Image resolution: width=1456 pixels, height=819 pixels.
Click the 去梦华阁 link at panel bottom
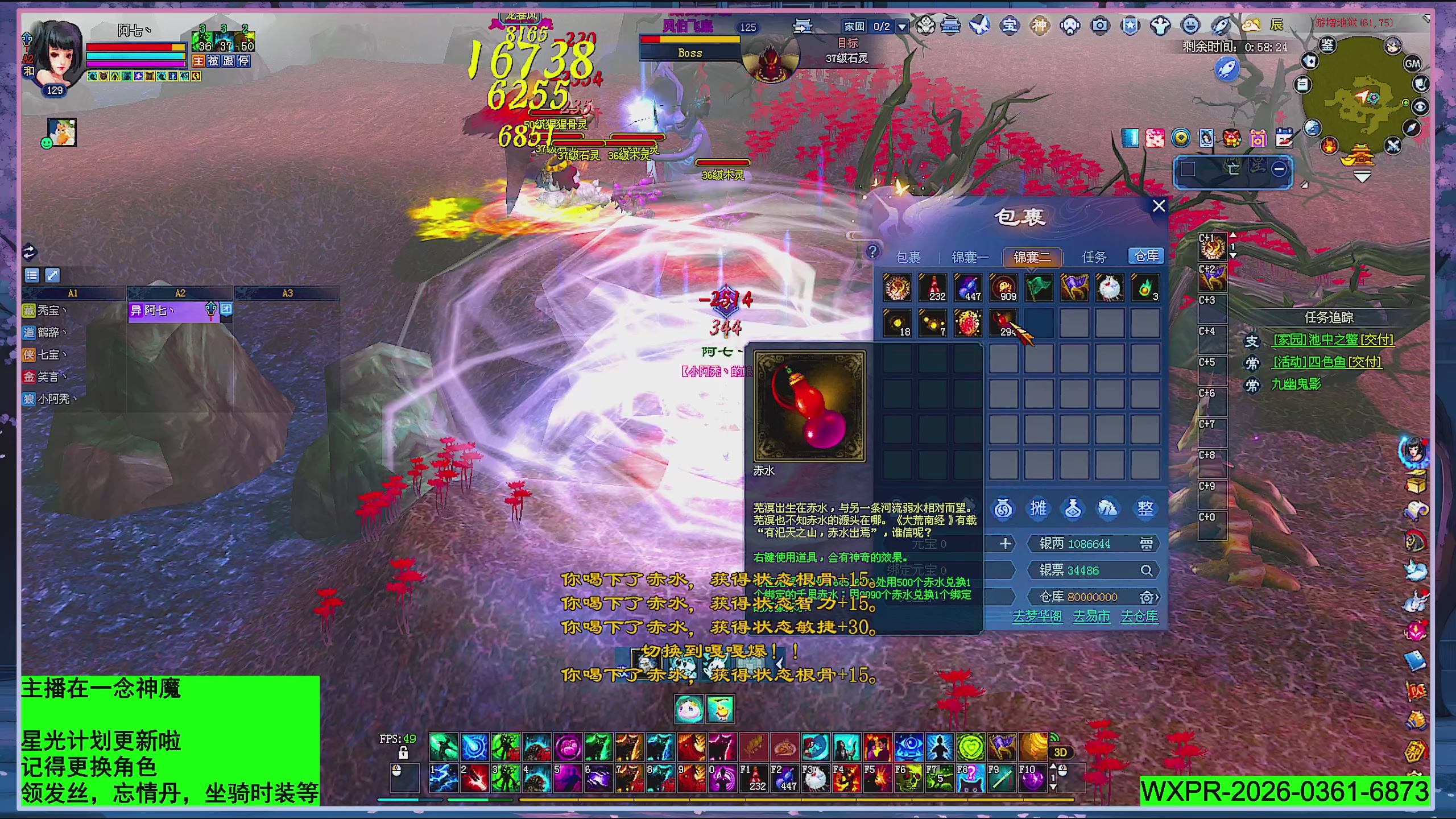click(x=1038, y=618)
